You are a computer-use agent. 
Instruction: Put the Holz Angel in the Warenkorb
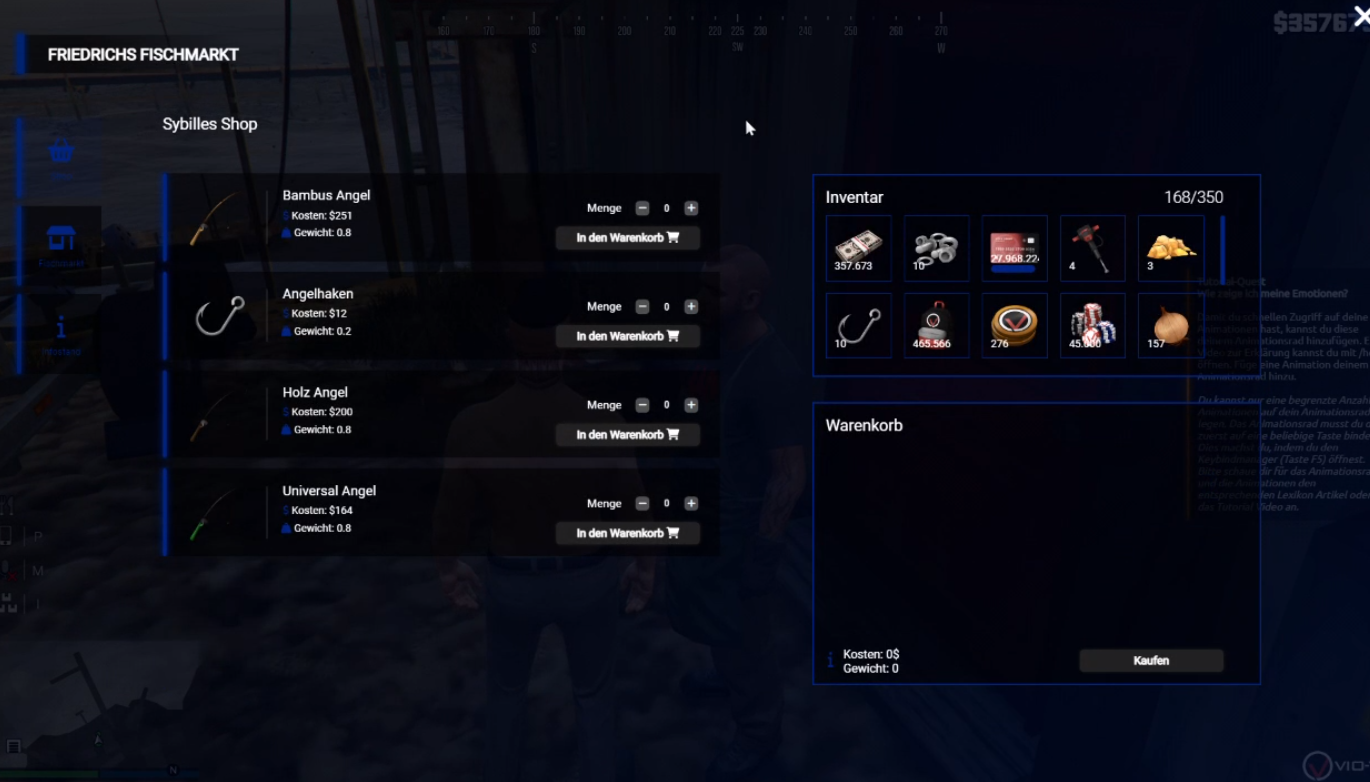point(627,435)
